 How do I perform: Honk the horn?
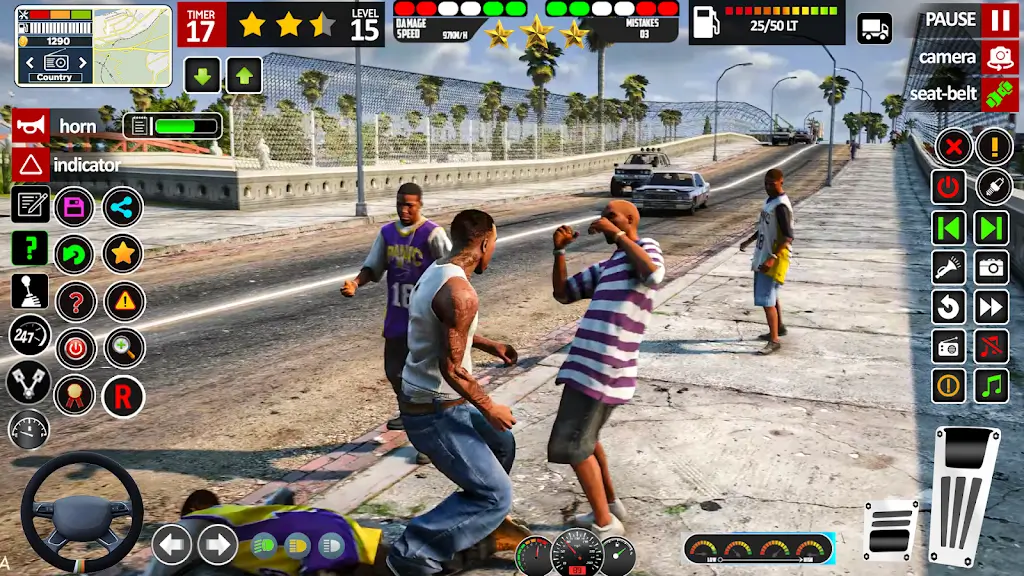31,126
